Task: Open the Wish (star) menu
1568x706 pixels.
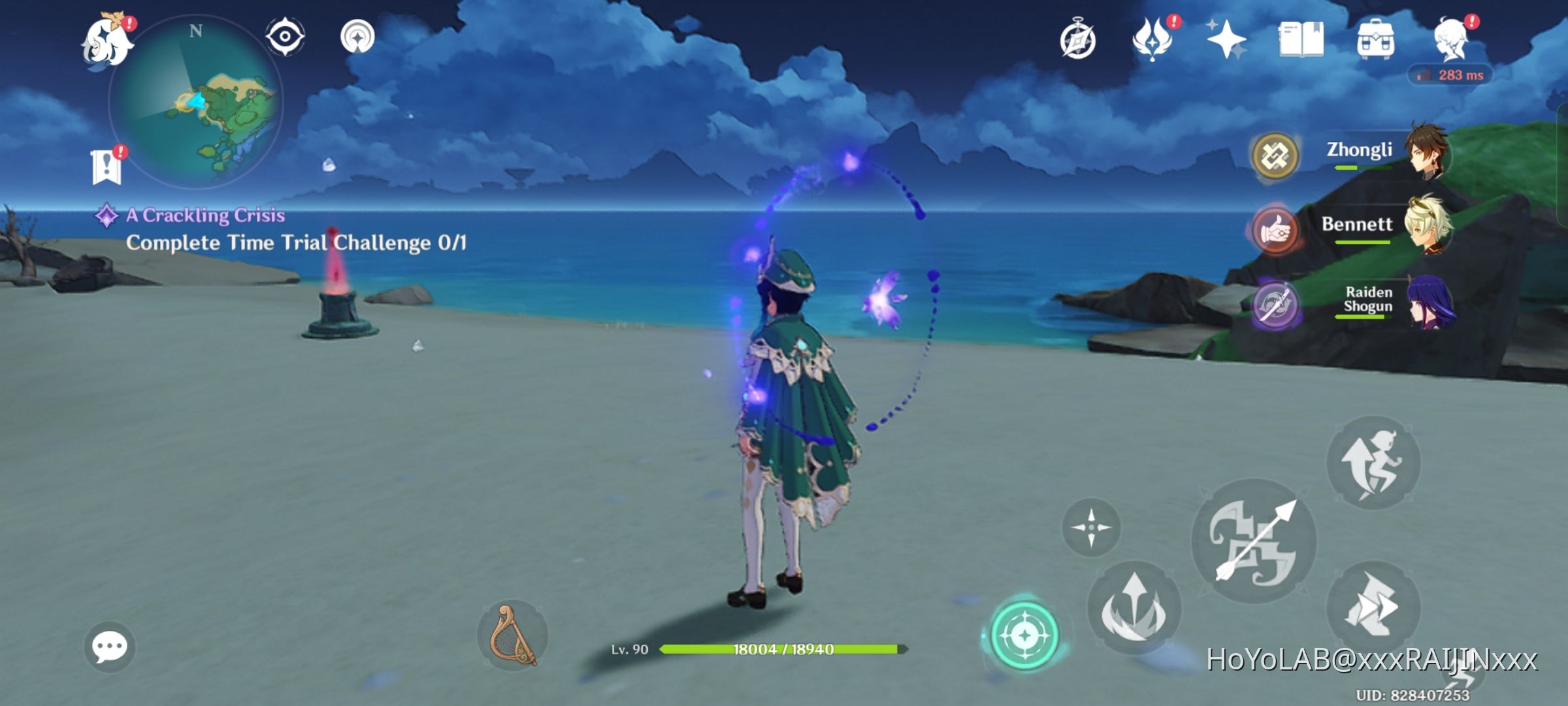Action: [x=1227, y=41]
